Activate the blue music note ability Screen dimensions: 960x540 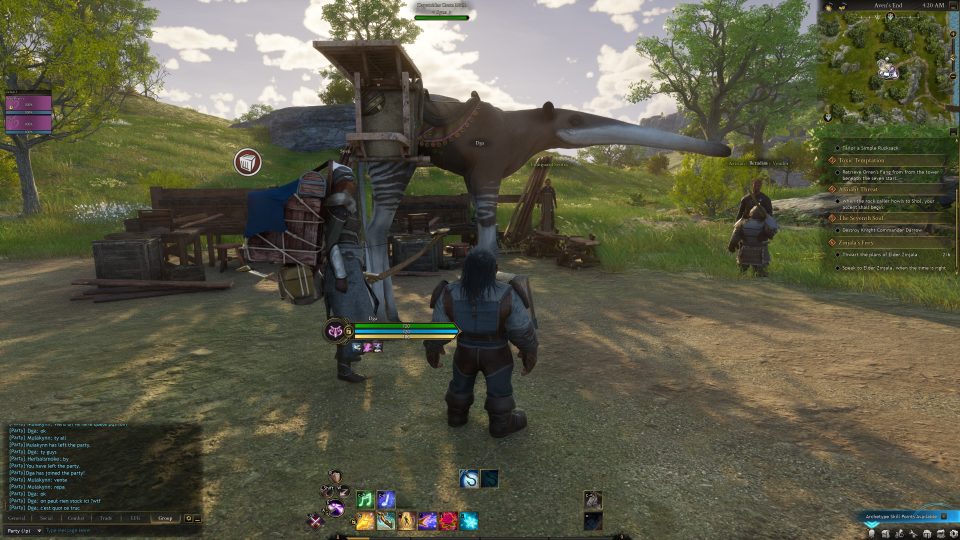[x=386, y=499]
